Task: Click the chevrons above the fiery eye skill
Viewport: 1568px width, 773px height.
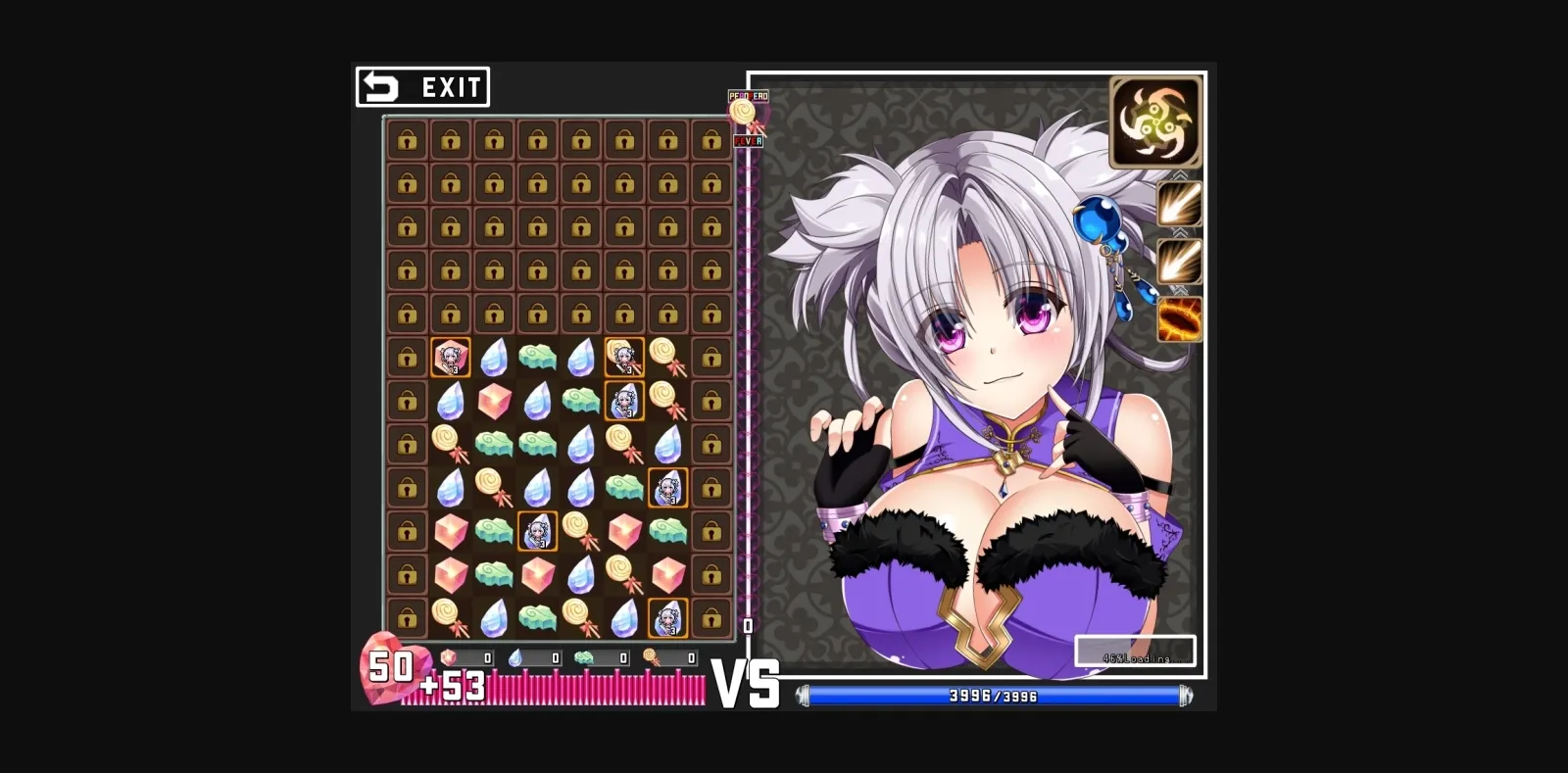Action: point(1179,290)
